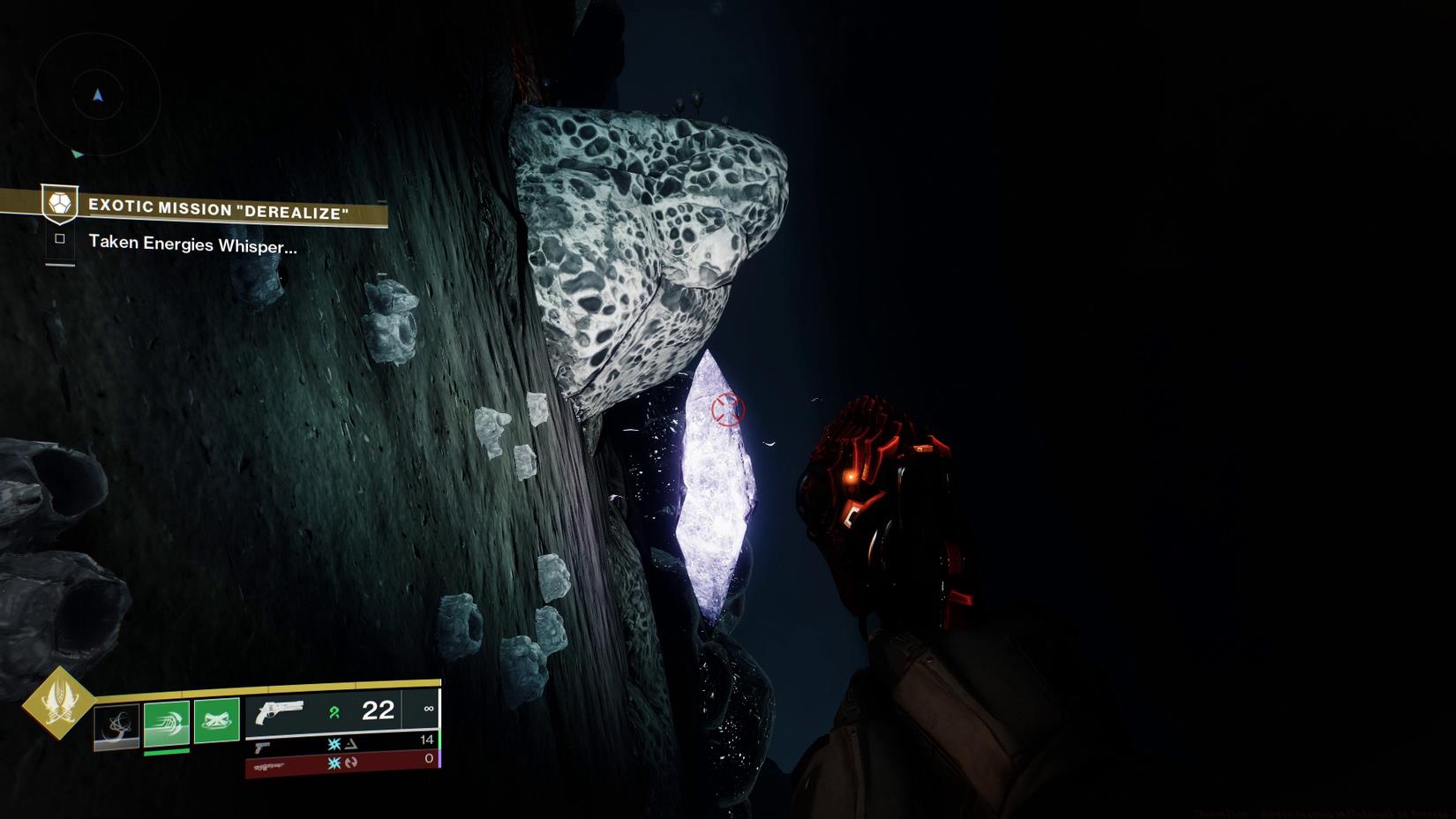Click the green grenade ability icon

coord(217,720)
